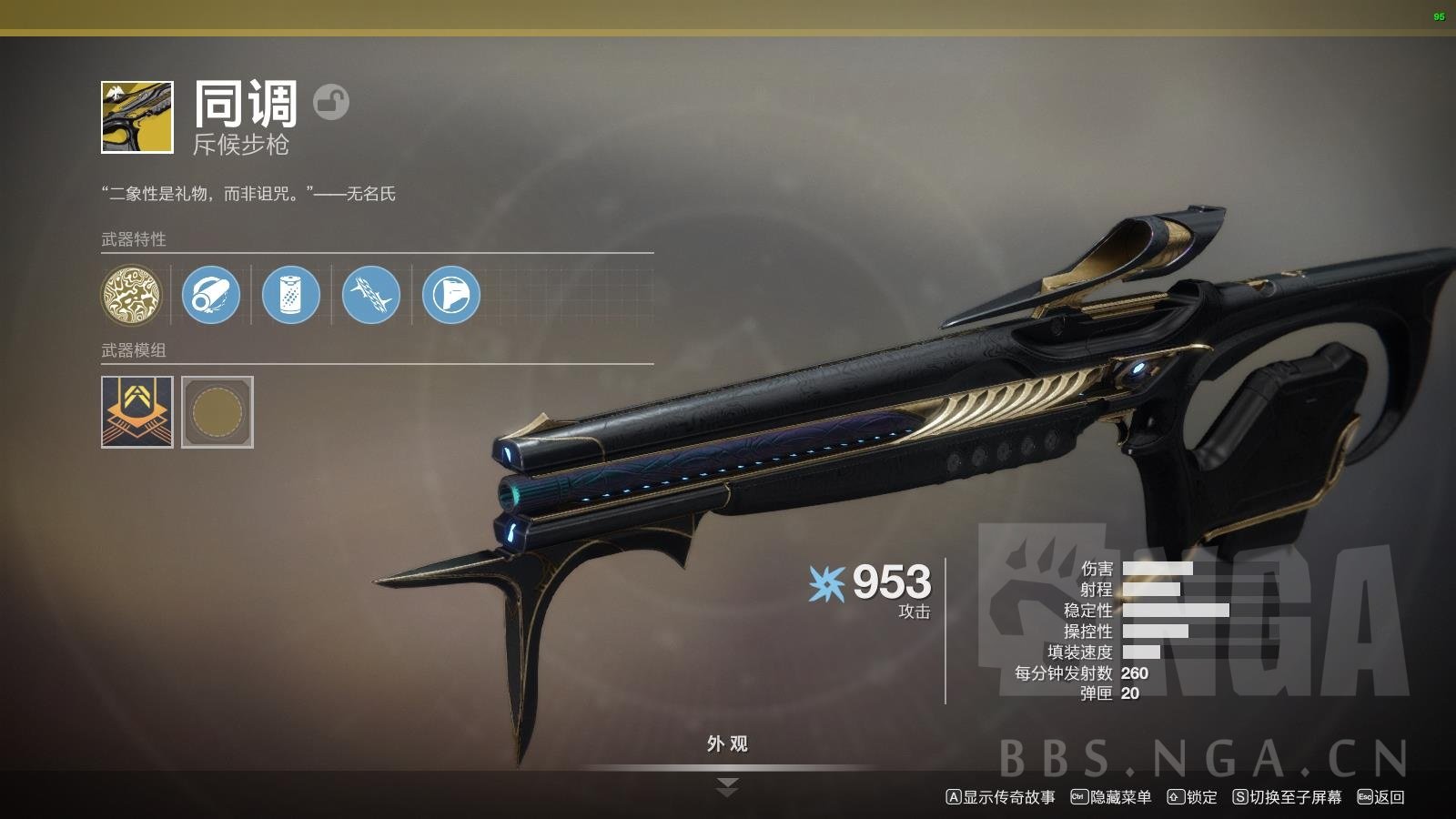The height and width of the screenshot is (819, 1456).
Task: Inspect the dotted magazine perk icon
Action: [291, 295]
